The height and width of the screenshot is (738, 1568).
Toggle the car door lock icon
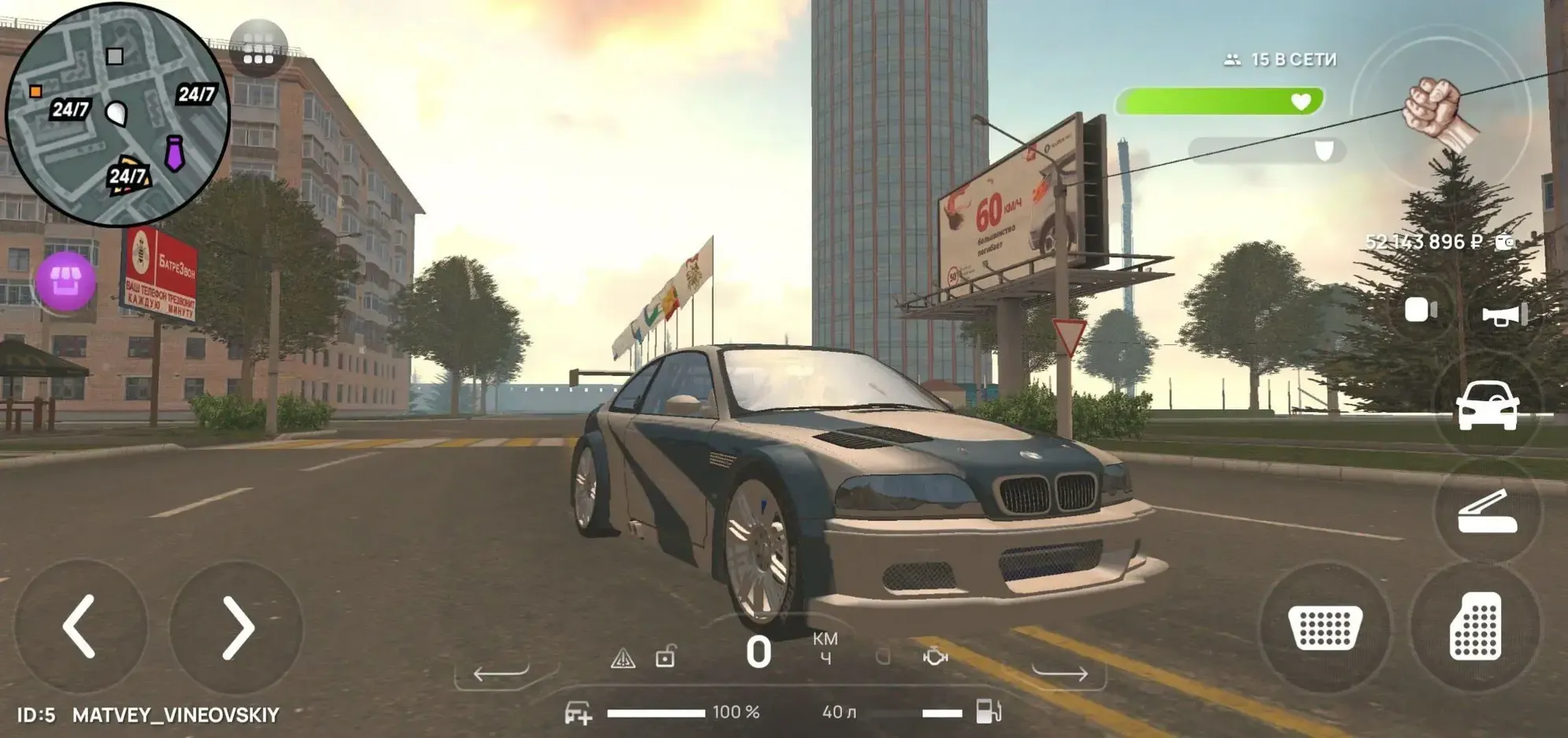[x=665, y=656]
